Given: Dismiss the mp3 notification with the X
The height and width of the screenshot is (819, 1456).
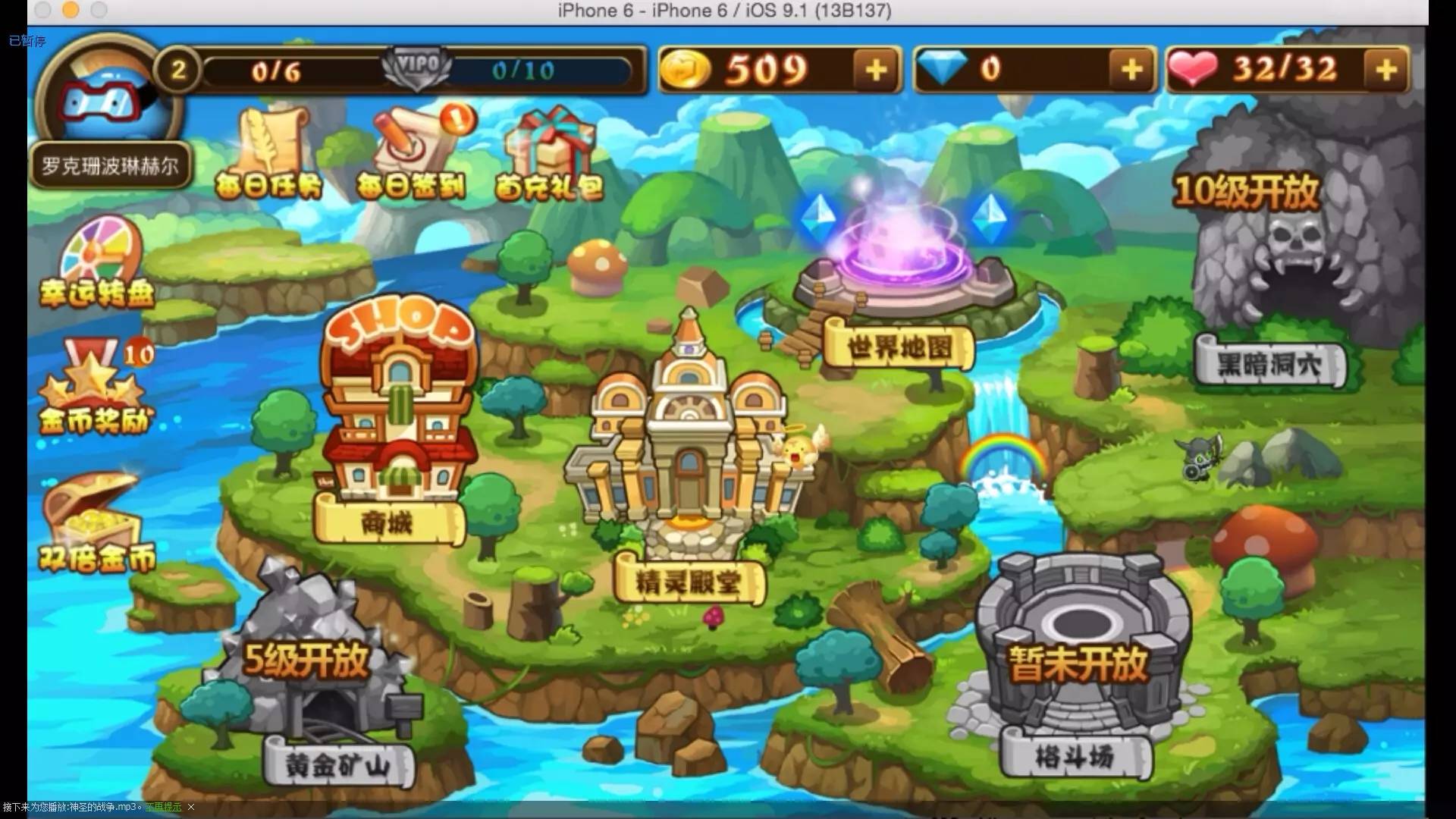Looking at the screenshot, I should (190, 808).
